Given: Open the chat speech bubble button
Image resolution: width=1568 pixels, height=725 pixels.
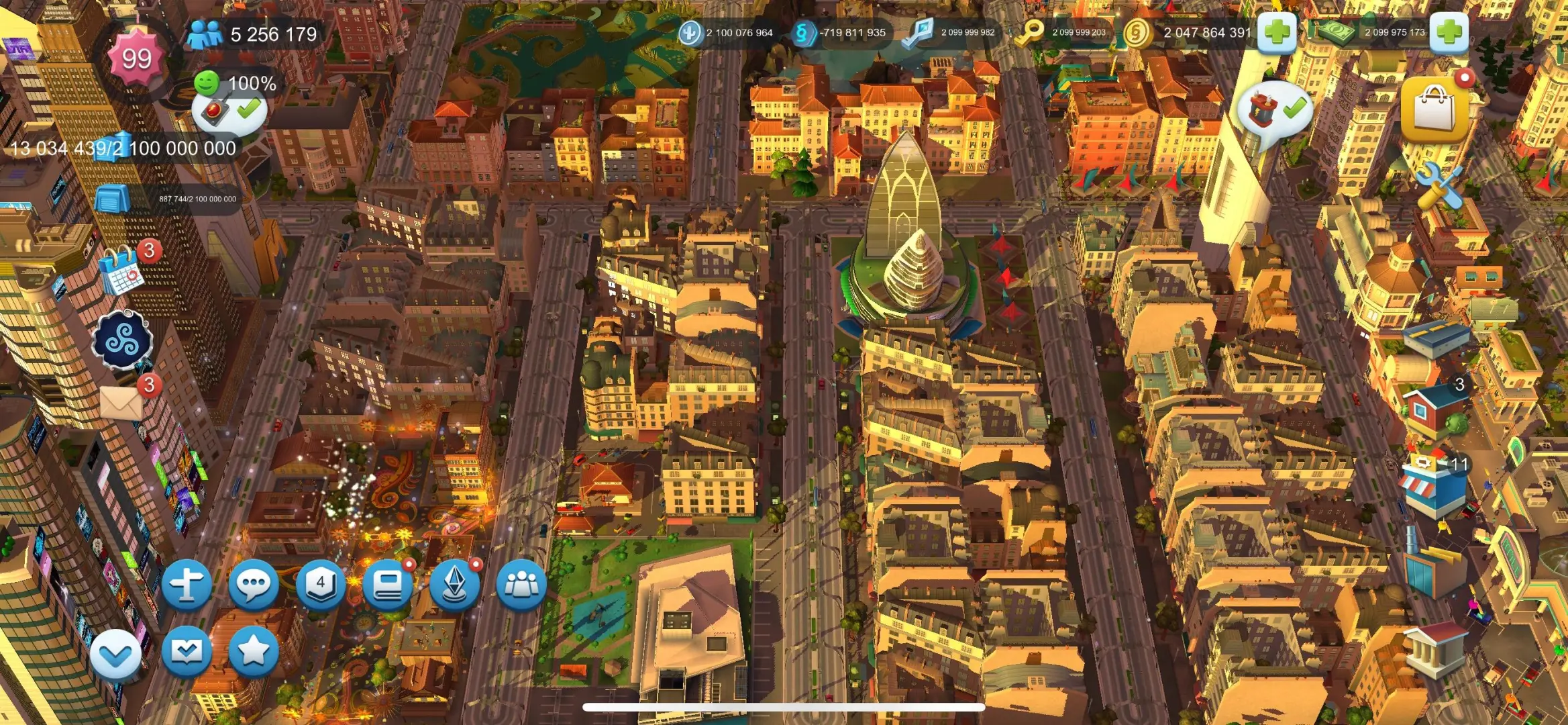Looking at the screenshot, I should pyautogui.click(x=254, y=585).
